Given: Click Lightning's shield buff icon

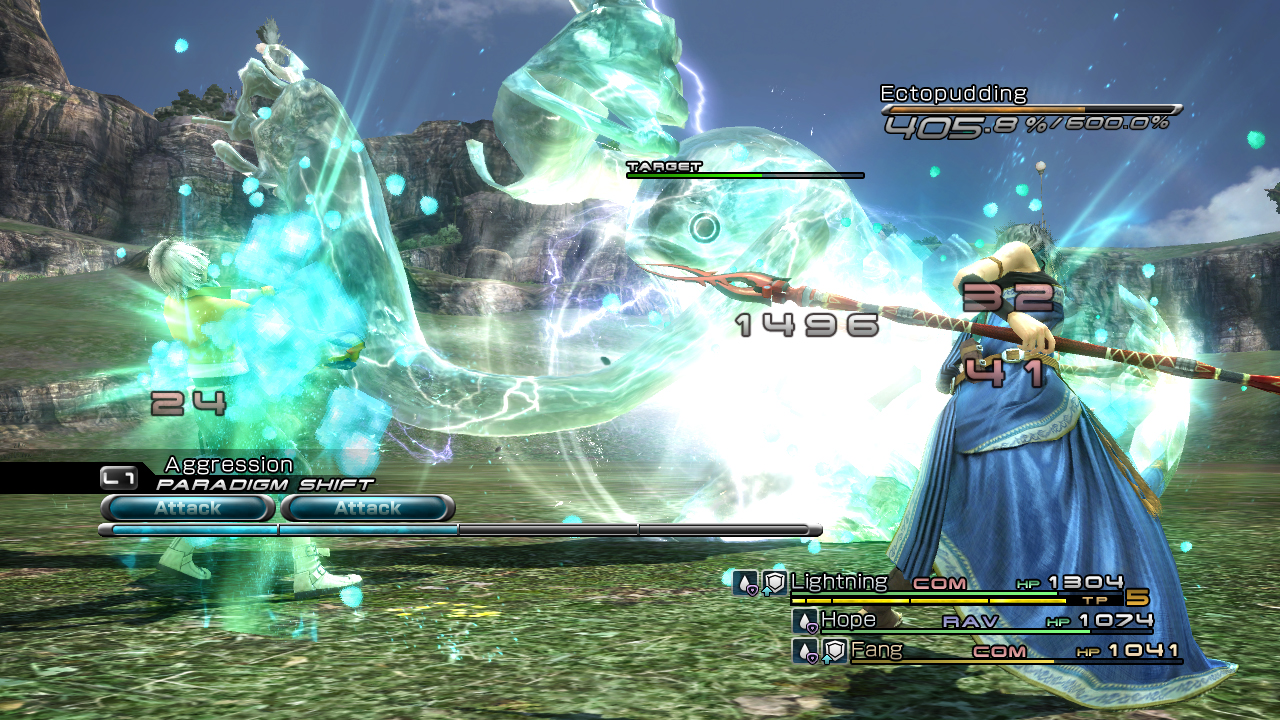Looking at the screenshot, I should click(x=775, y=583).
